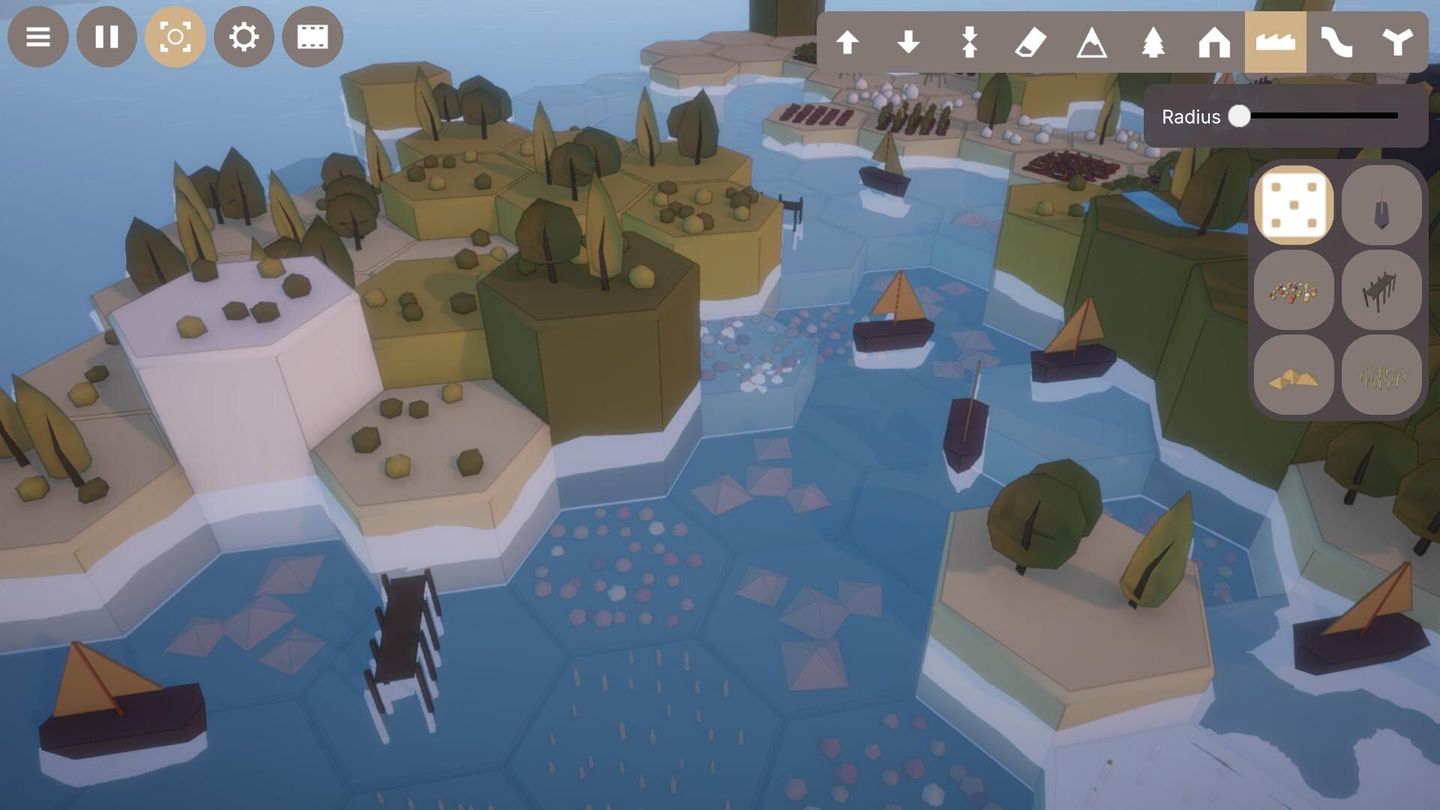Select the raise terrain tool

(849, 42)
